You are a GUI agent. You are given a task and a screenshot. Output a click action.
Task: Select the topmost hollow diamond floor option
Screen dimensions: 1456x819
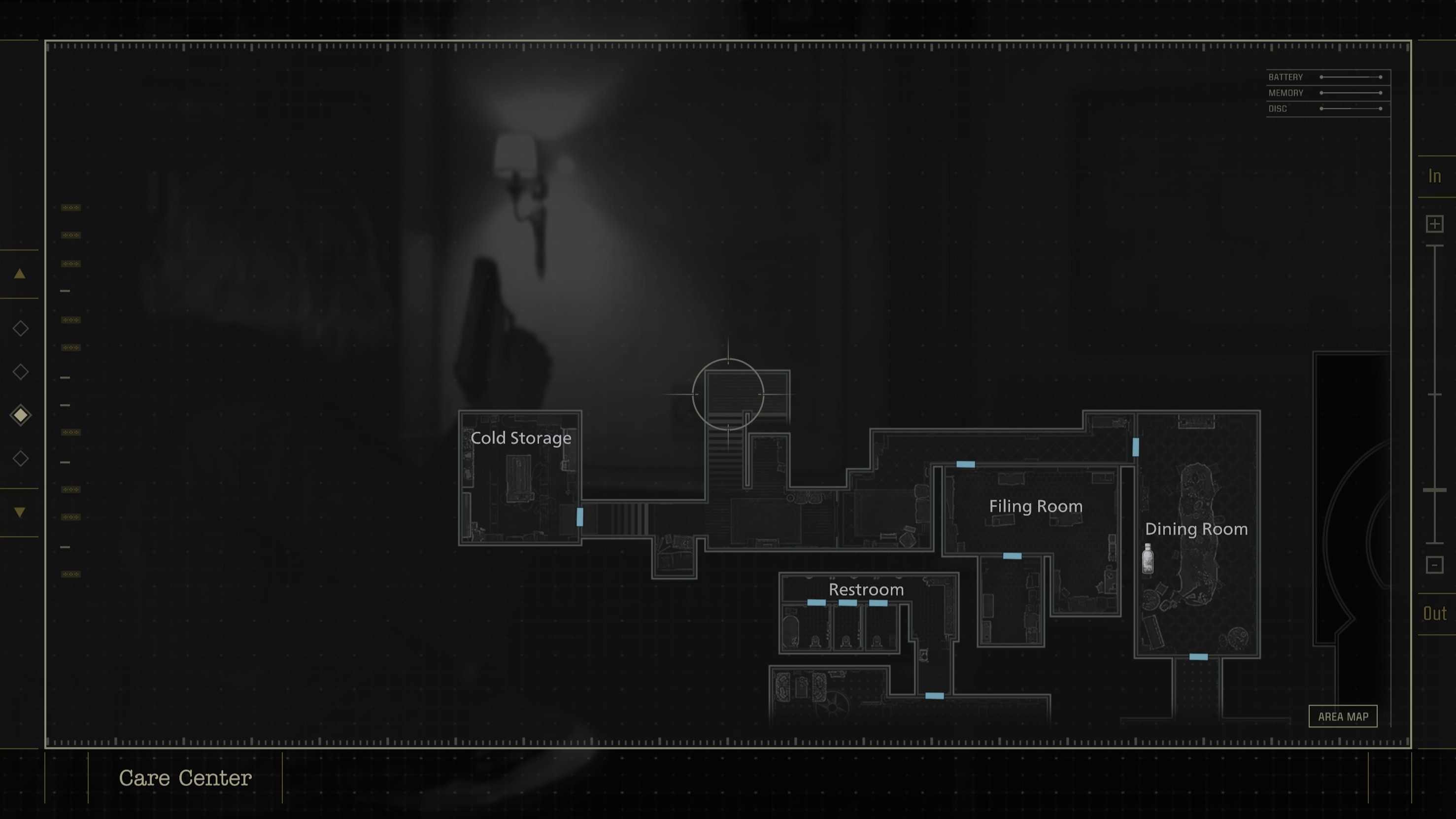coord(20,328)
